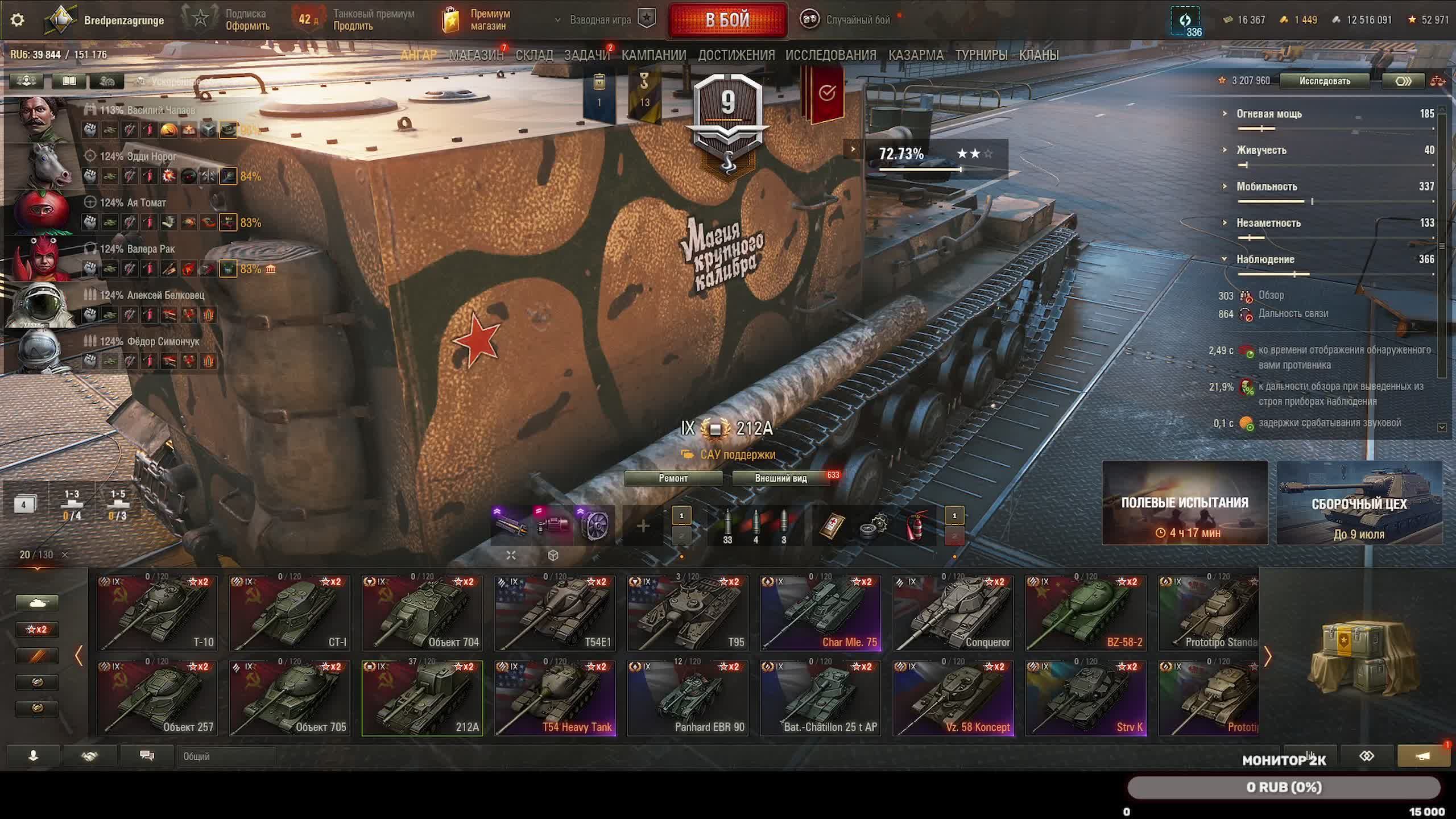
Task: Open Внешний вид customization
Action: 780,478
